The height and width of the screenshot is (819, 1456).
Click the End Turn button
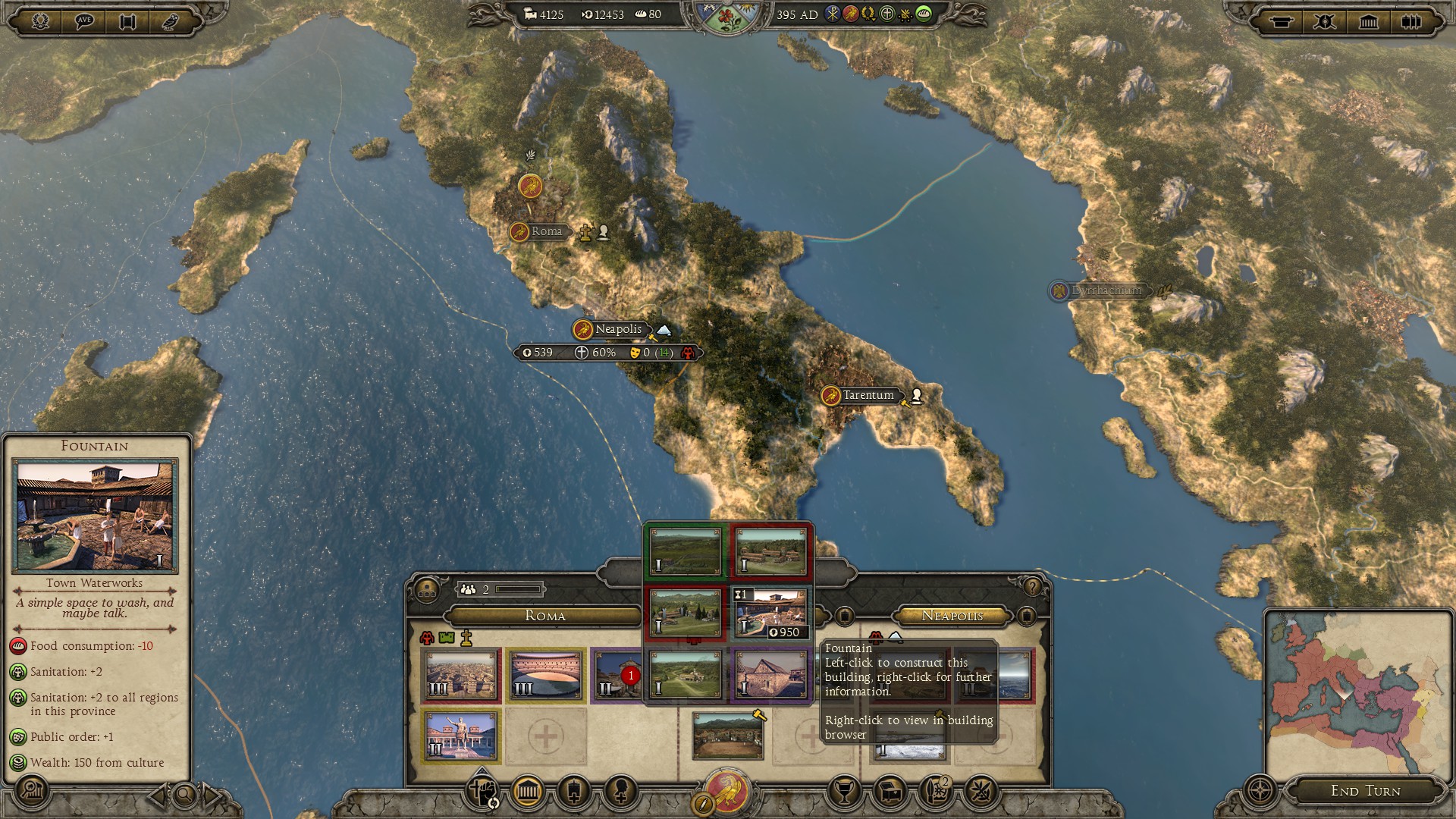[x=1365, y=790]
